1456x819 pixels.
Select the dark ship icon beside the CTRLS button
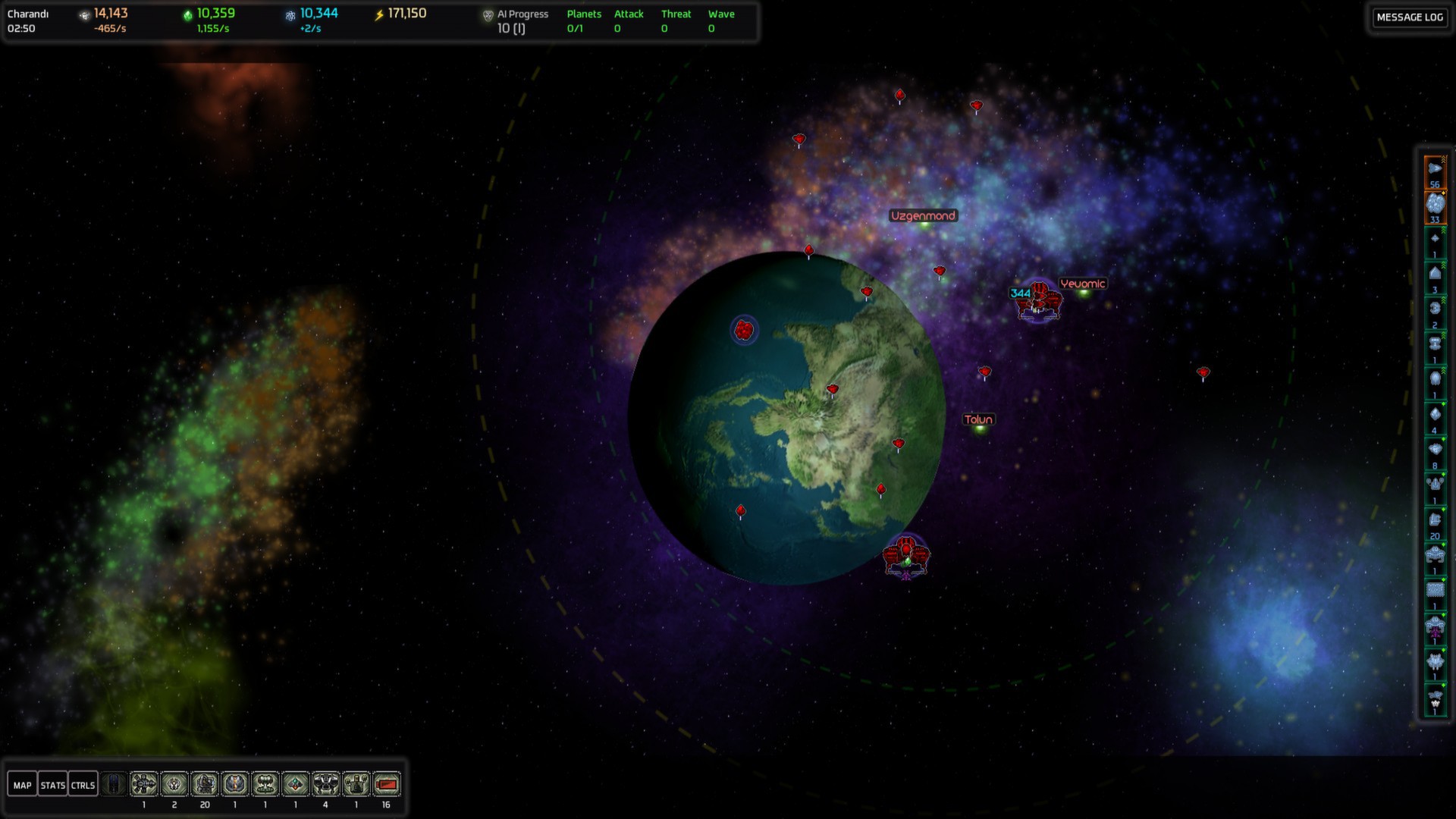click(115, 784)
